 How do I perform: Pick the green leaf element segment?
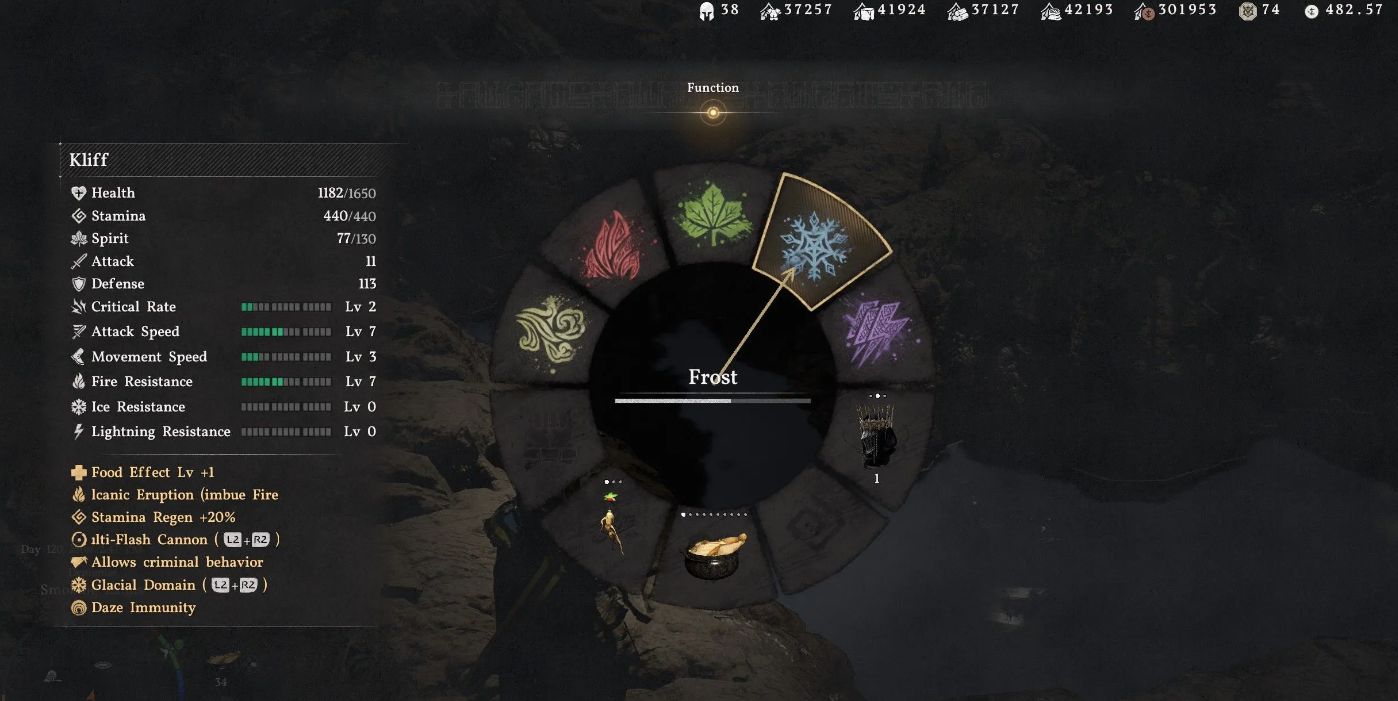(x=712, y=214)
